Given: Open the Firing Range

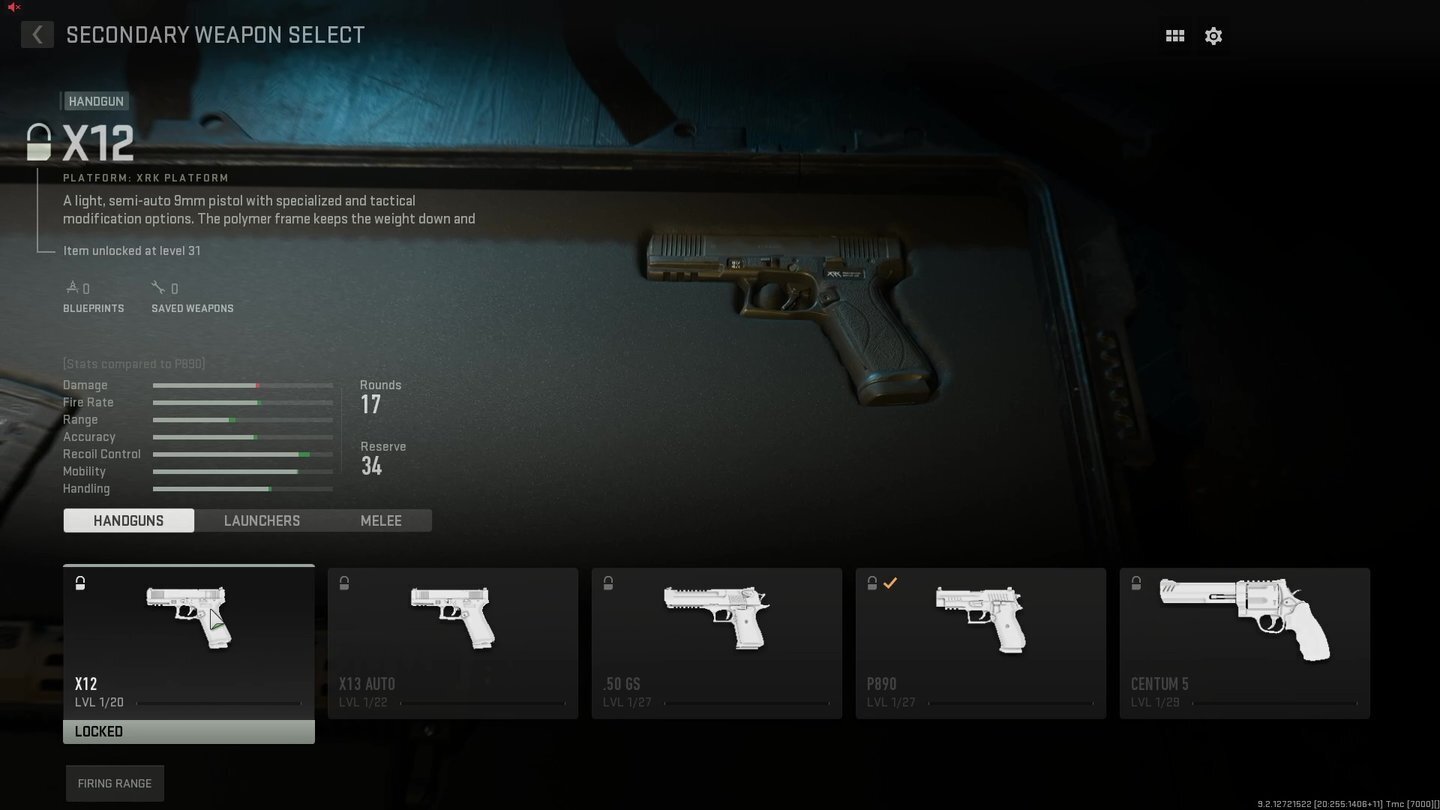Looking at the screenshot, I should [115, 783].
